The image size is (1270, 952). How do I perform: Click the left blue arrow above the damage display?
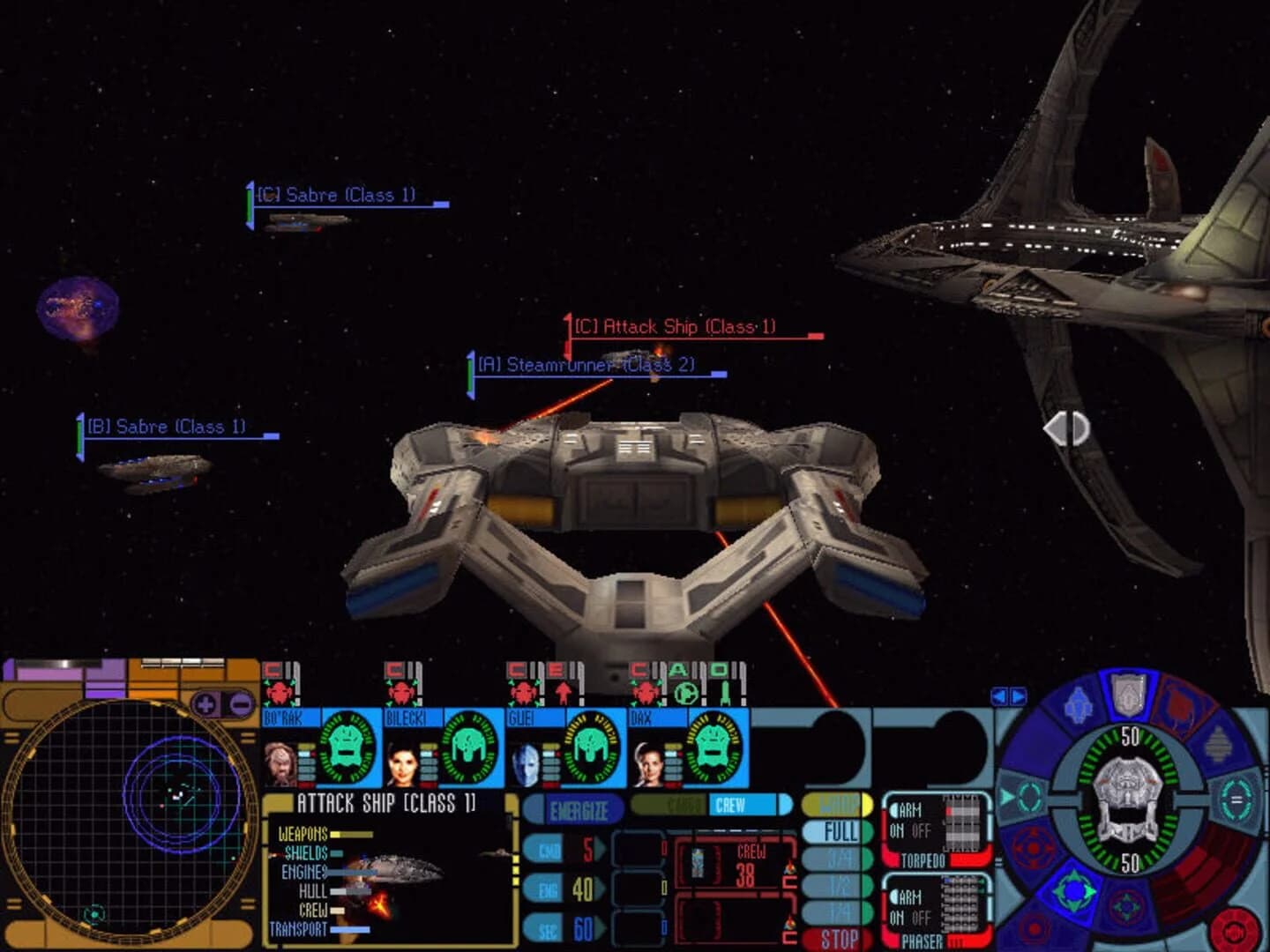coord(1001,695)
